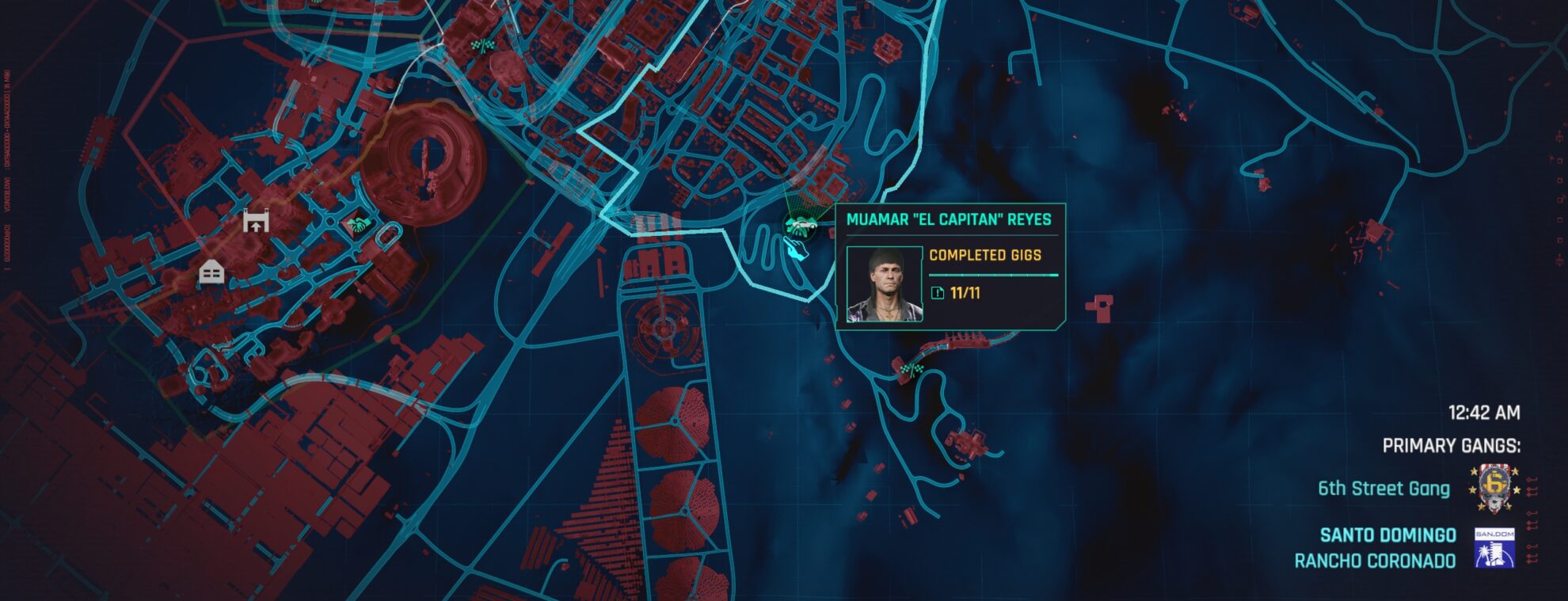Click the blue pointing hand marker
1568x601 pixels.
(797, 250)
